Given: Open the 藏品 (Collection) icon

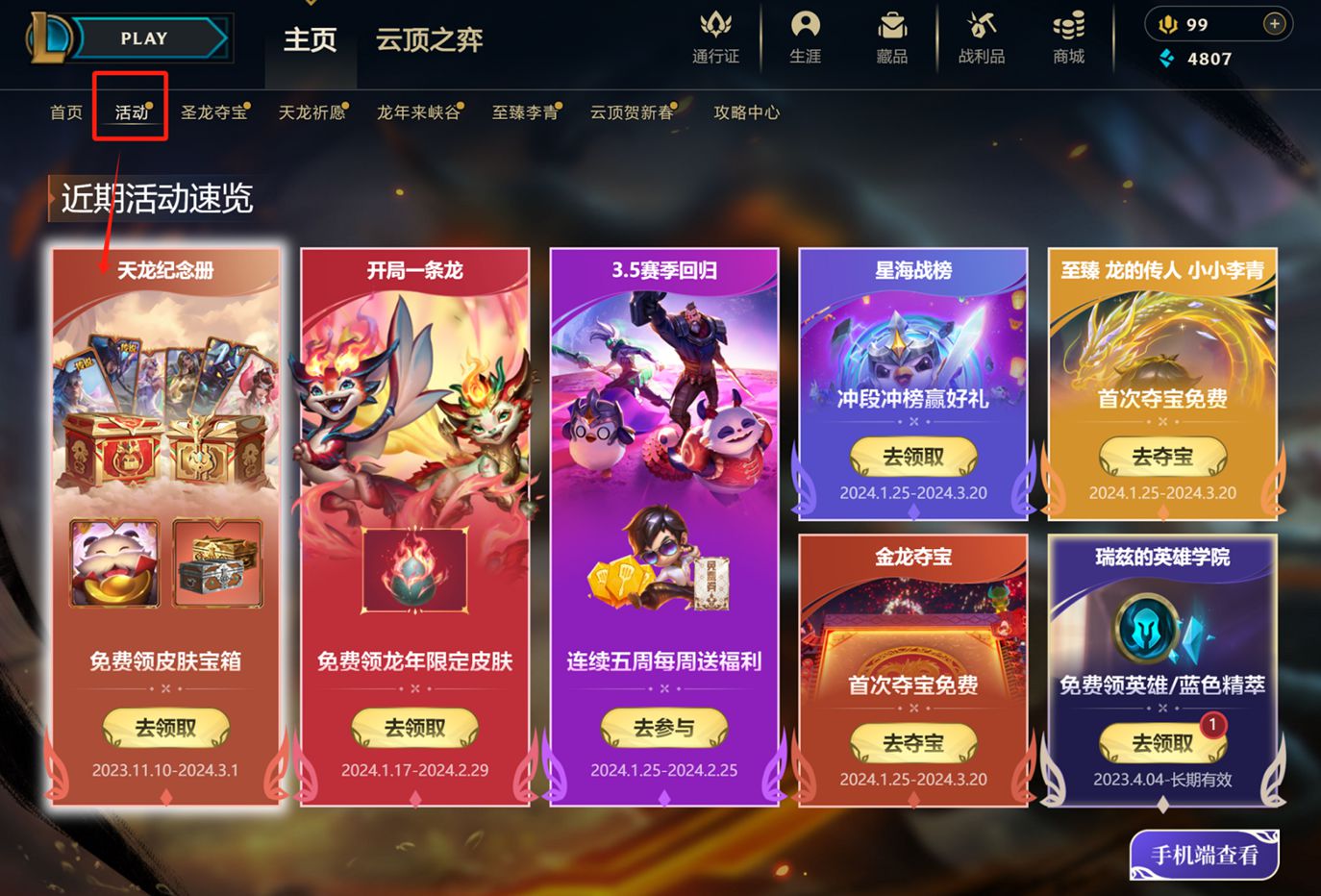Looking at the screenshot, I should (x=889, y=38).
